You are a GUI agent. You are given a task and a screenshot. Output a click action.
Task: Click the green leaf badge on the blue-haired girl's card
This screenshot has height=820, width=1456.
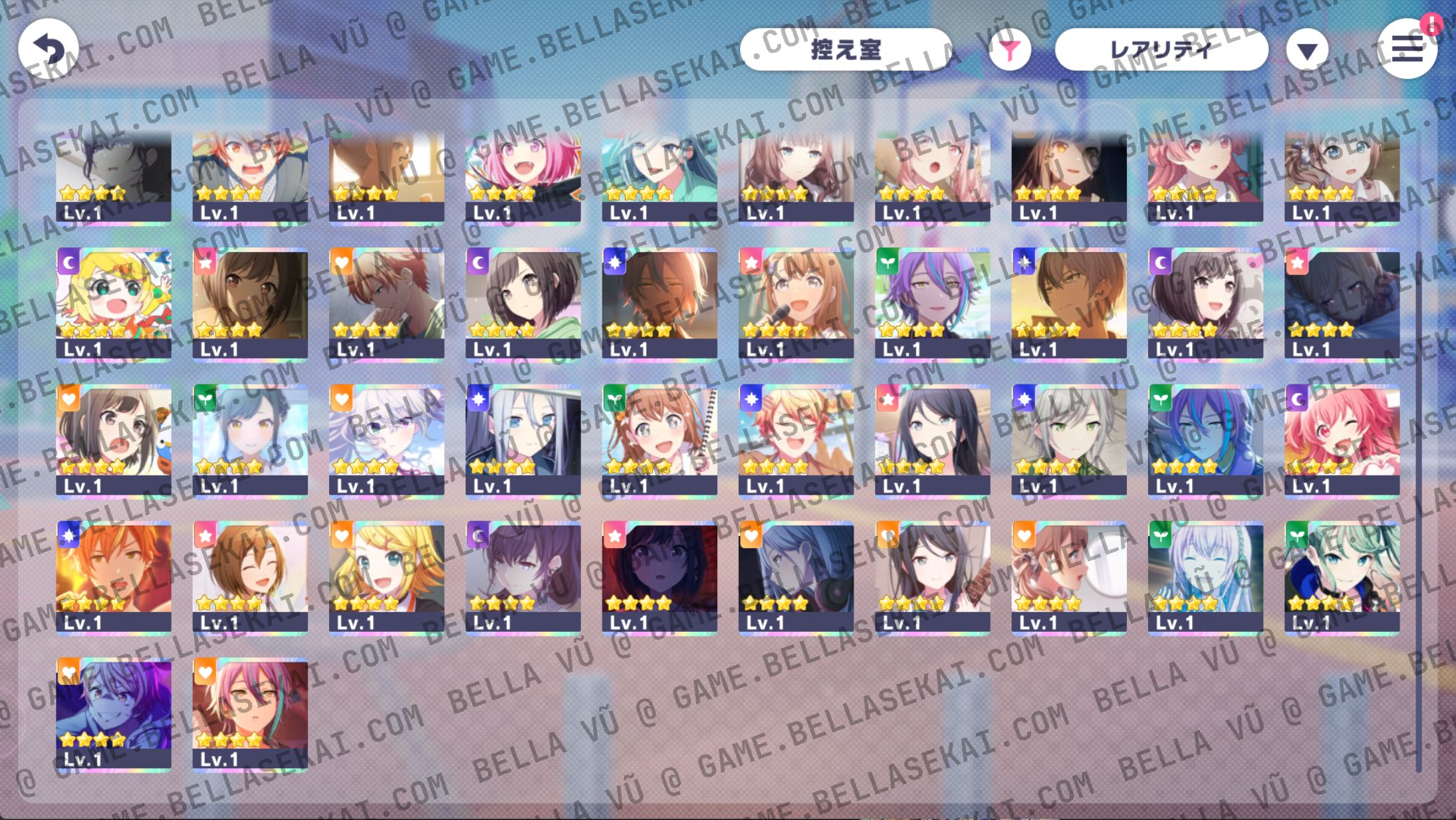205,398
